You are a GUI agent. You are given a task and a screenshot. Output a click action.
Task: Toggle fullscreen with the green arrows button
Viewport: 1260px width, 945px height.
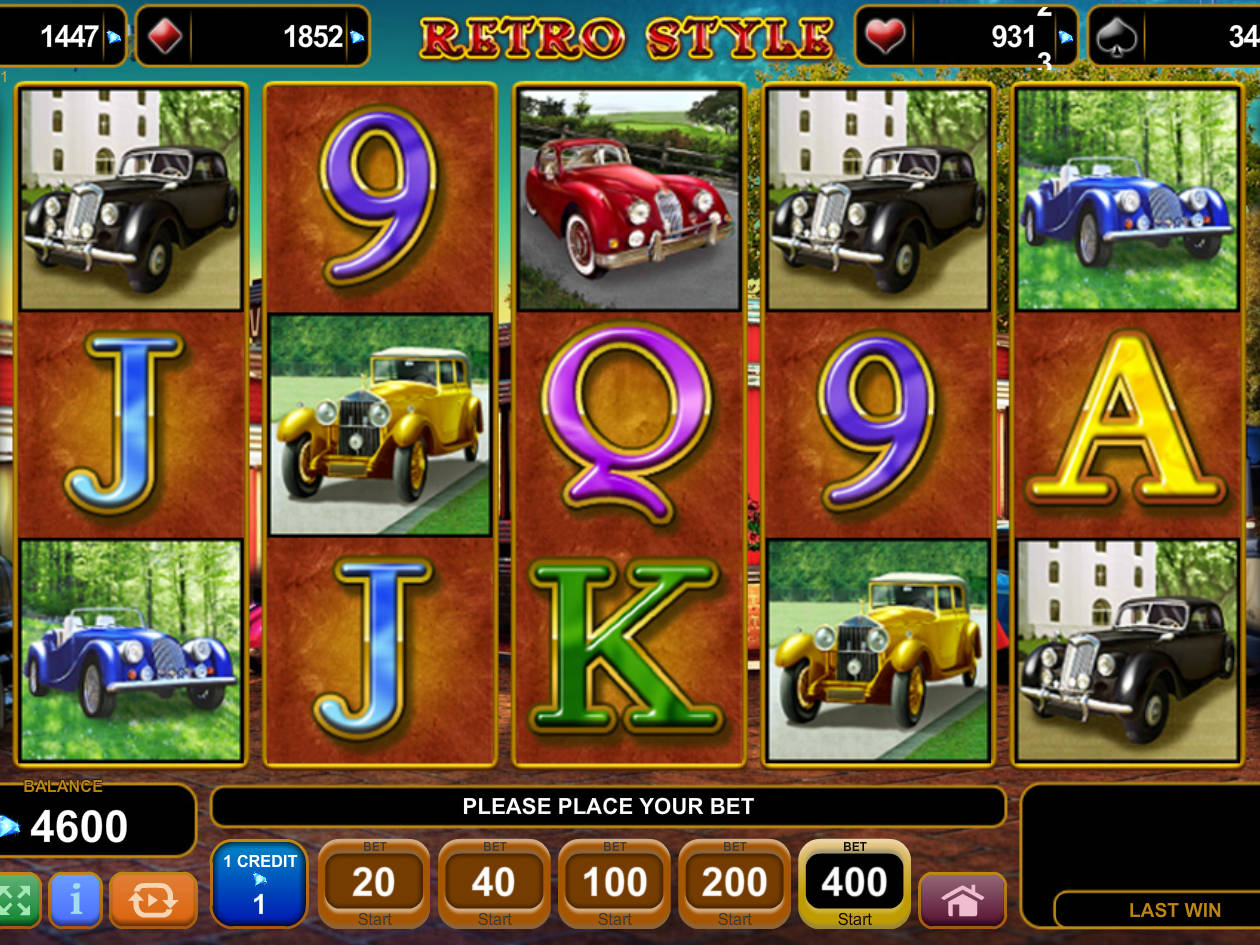pyautogui.click(x=17, y=899)
